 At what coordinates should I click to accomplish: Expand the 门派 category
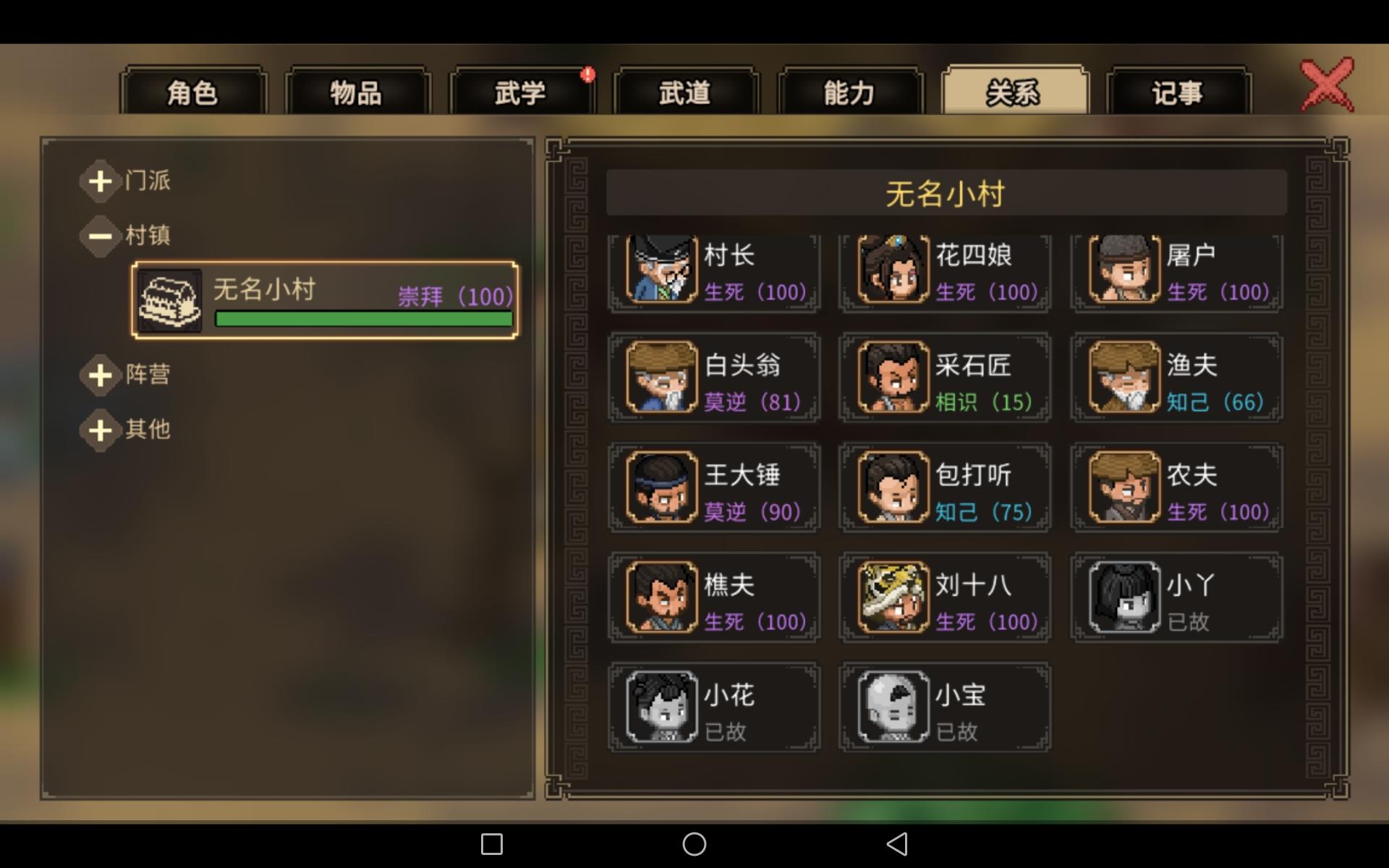click(x=101, y=181)
